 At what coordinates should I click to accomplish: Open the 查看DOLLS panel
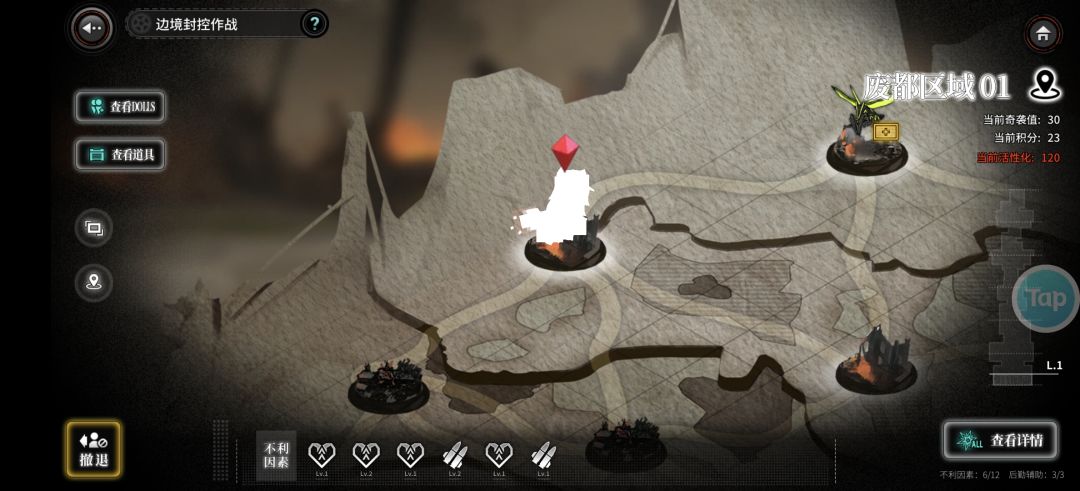121,107
